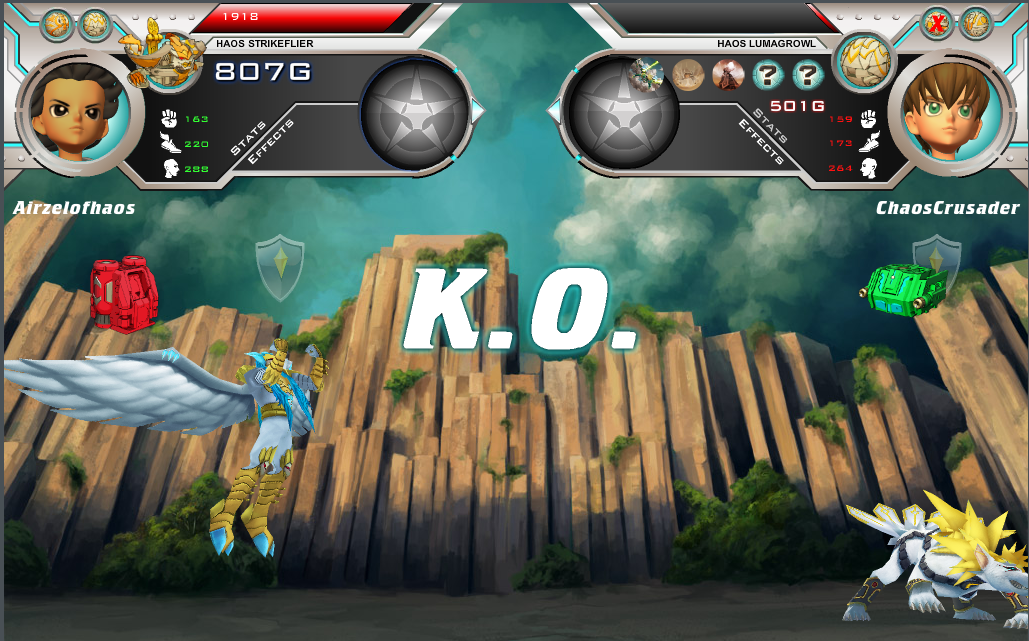Show ChaosCrusader's Stats panel
Screen dimensions: 1029x641
771,125
